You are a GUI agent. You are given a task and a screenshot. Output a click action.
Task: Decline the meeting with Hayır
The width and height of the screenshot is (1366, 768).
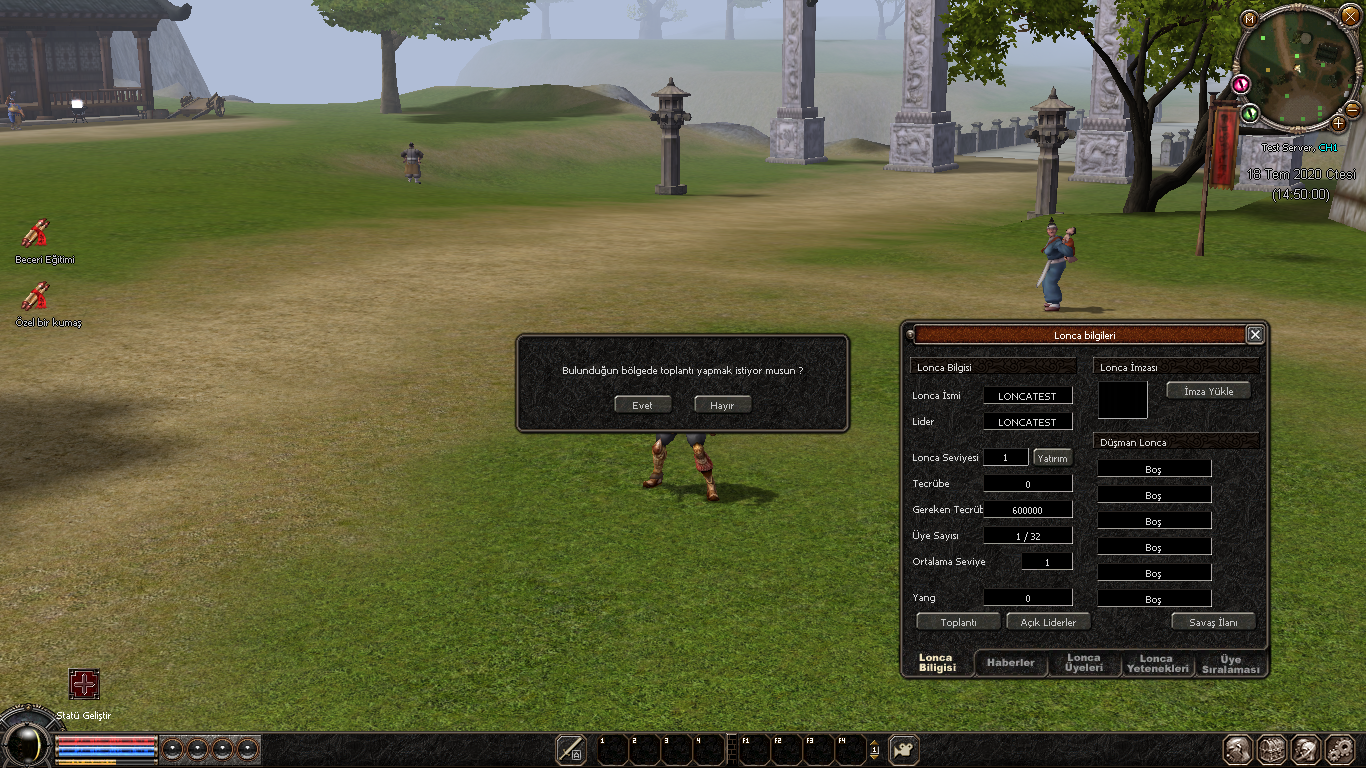[x=722, y=405]
